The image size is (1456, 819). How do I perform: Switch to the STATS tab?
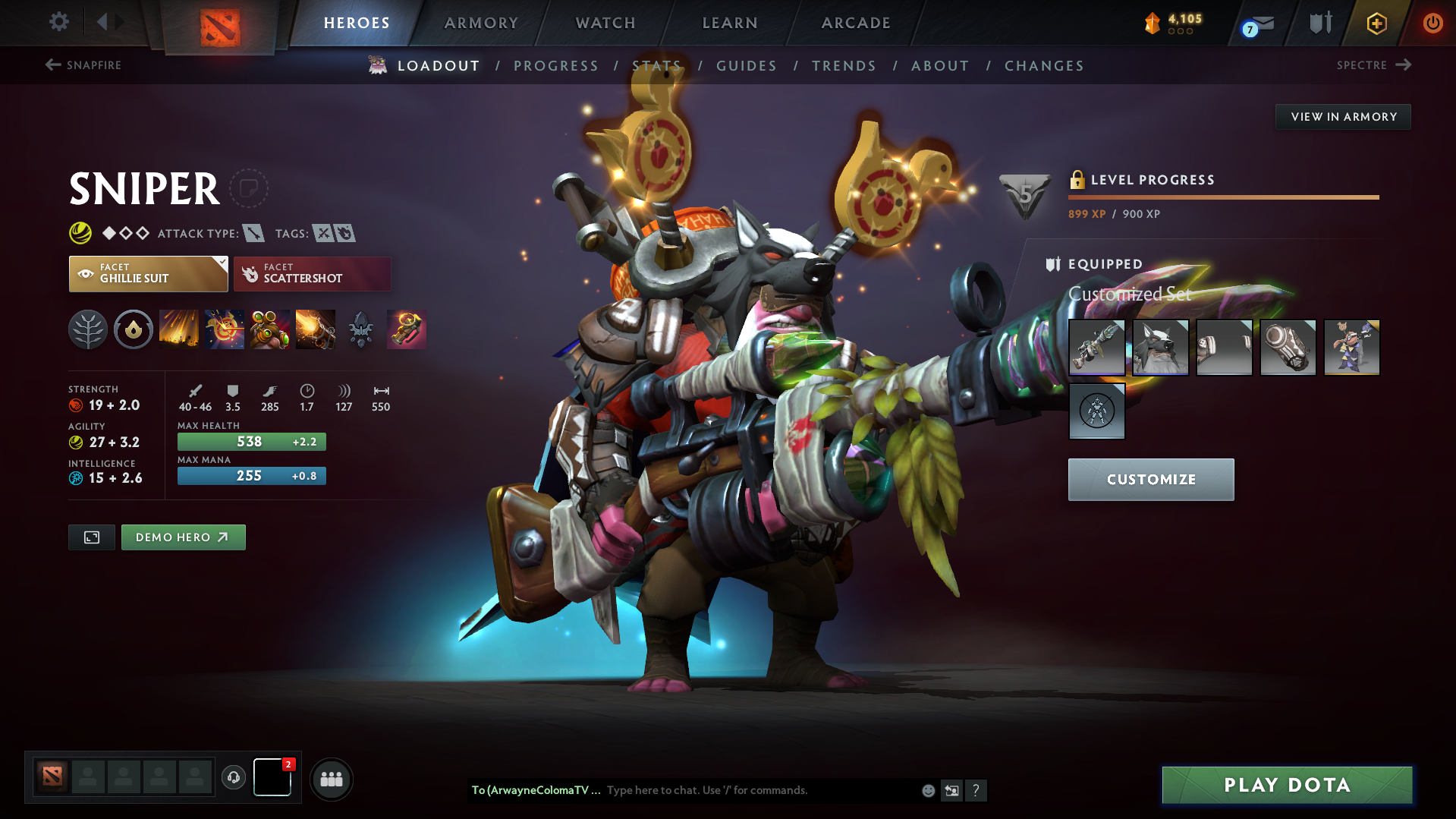click(x=657, y=65)
